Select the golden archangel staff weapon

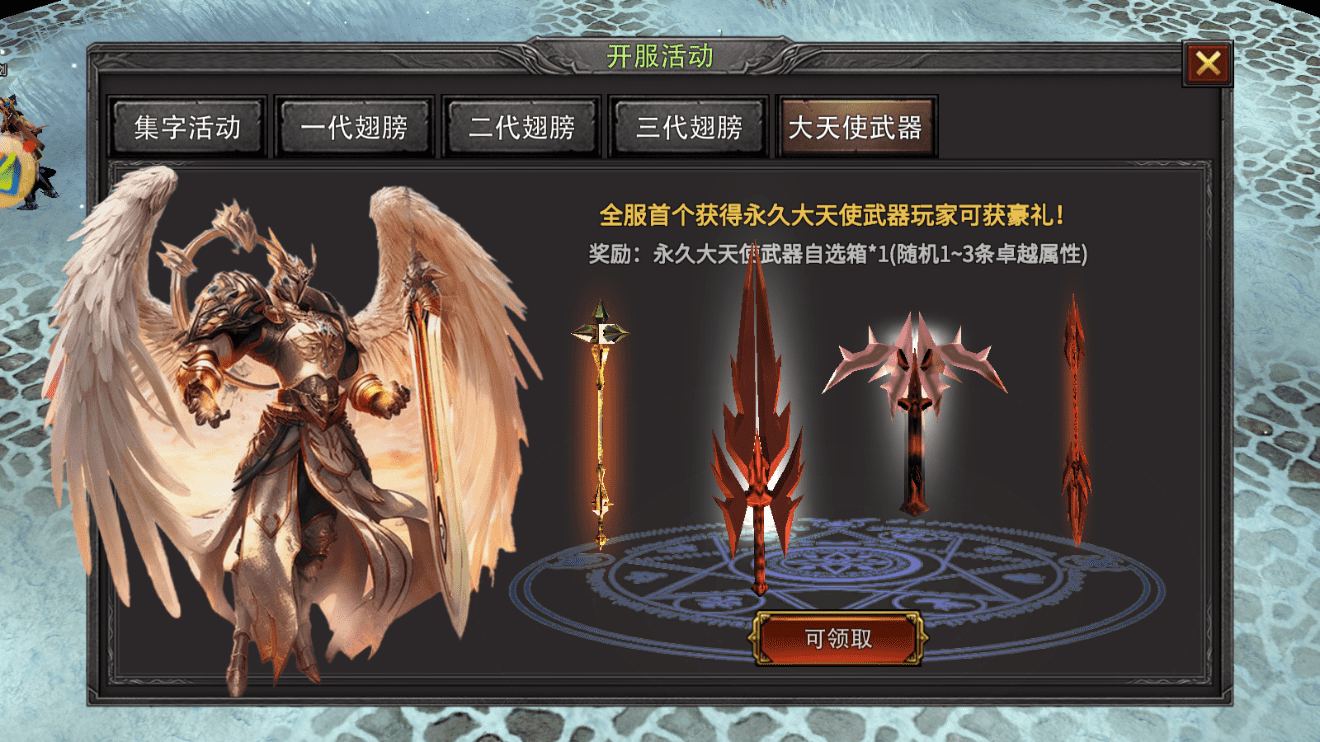coord(600,420)
